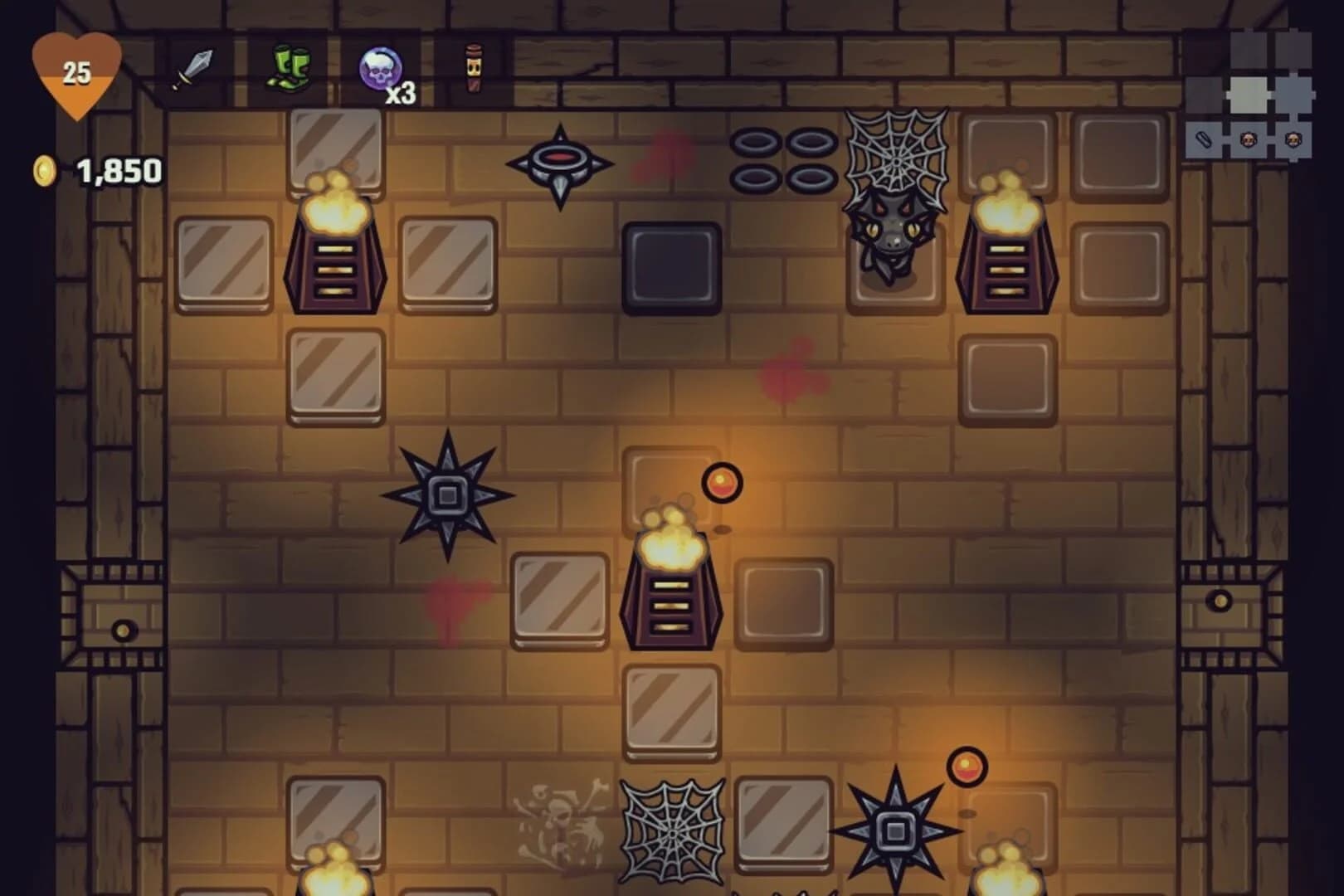Select the leftmost skull room on the minimap
The width and height of the screenshot is (1344, 896).
click(1248, 139)
